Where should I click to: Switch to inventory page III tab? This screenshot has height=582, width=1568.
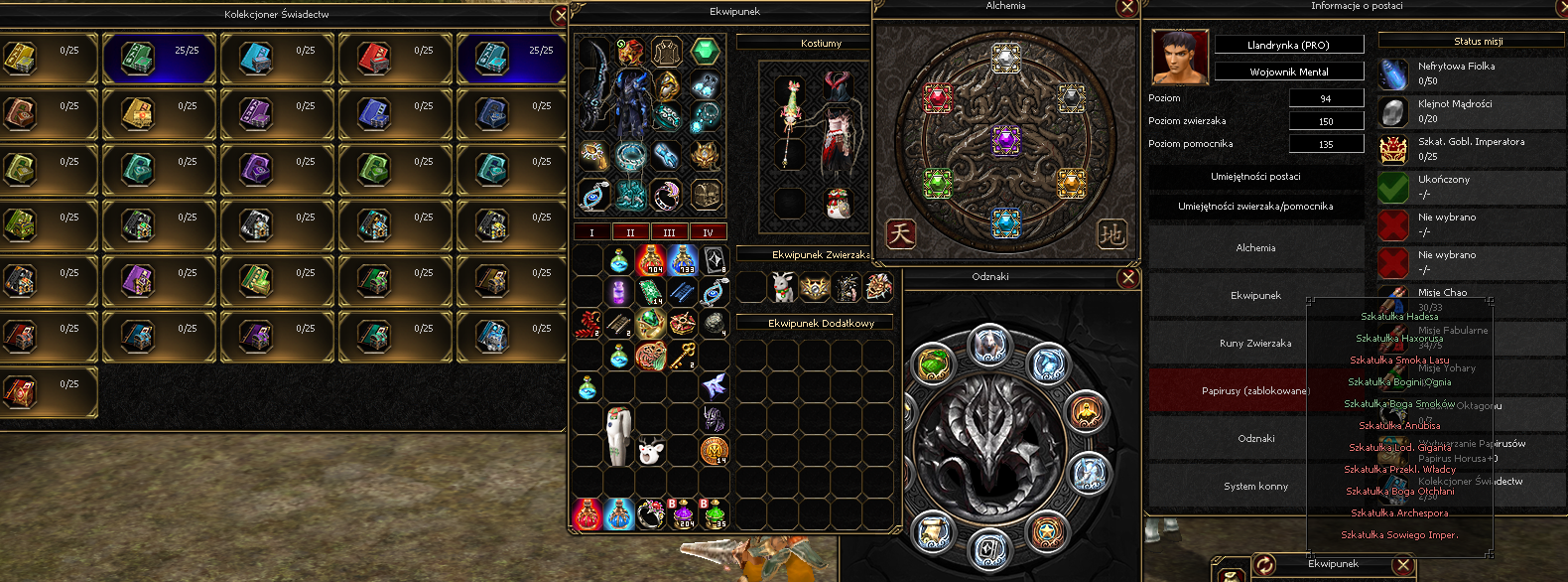point(669,232)
